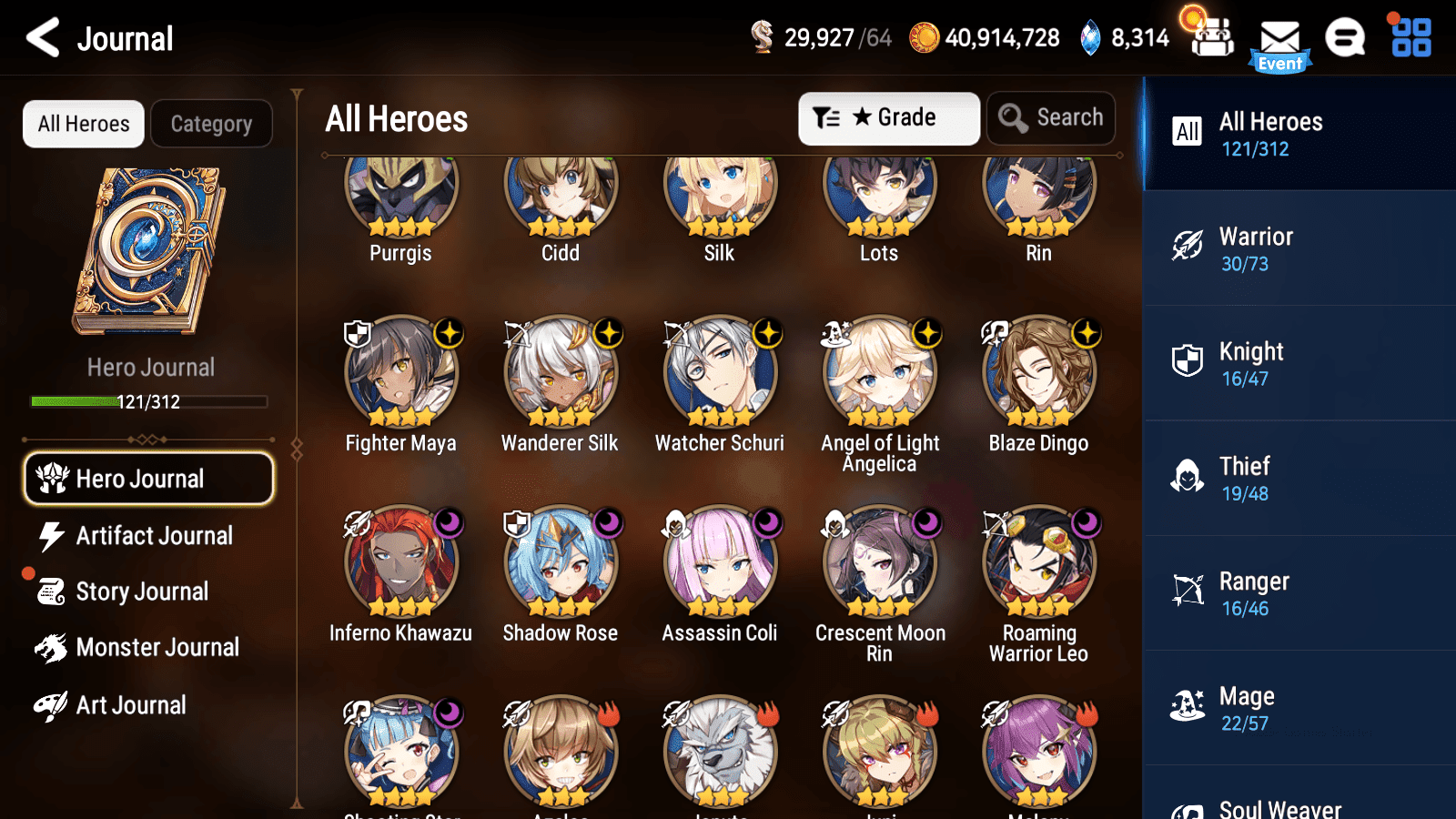Viewport: 1456px width, 819px height.
Task: Select the Monster Journal entry
Action: coord(157,647)
